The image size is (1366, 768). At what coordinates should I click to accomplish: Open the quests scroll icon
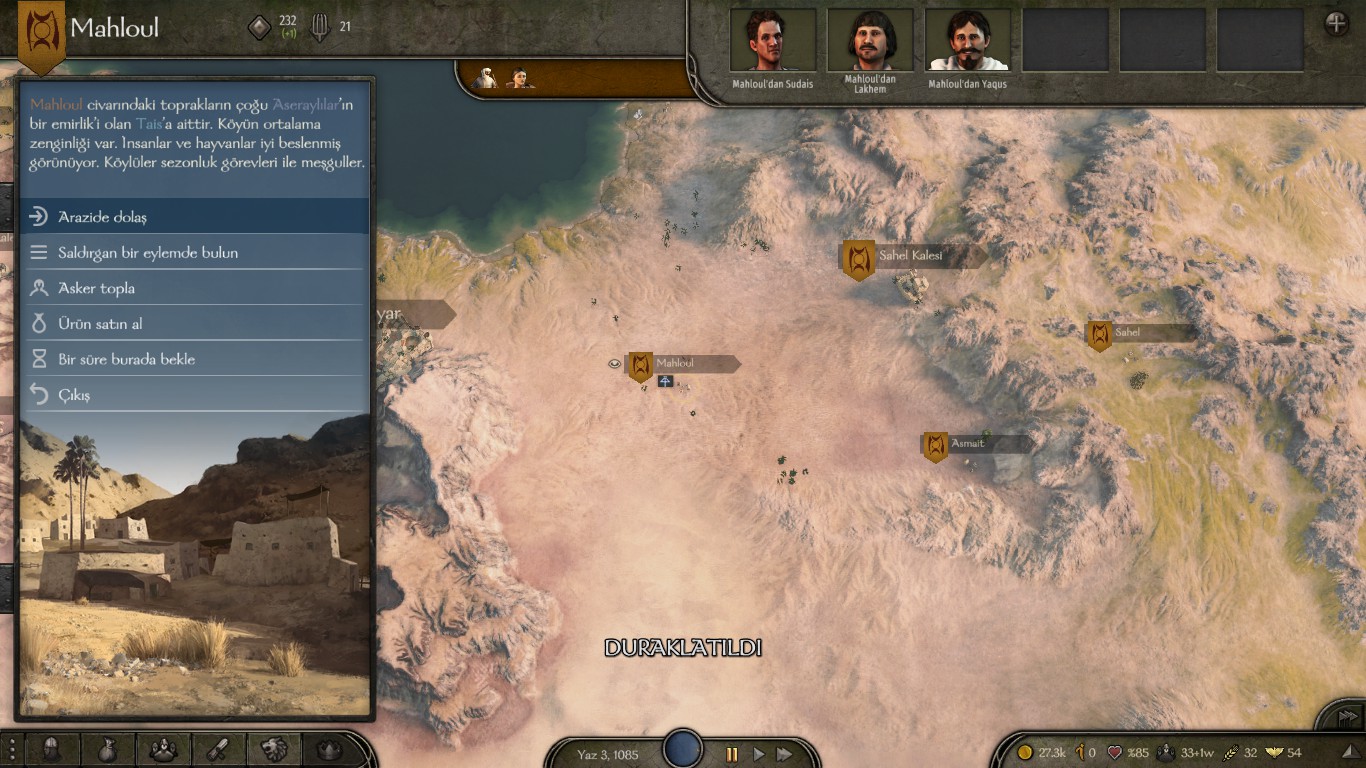219,749
